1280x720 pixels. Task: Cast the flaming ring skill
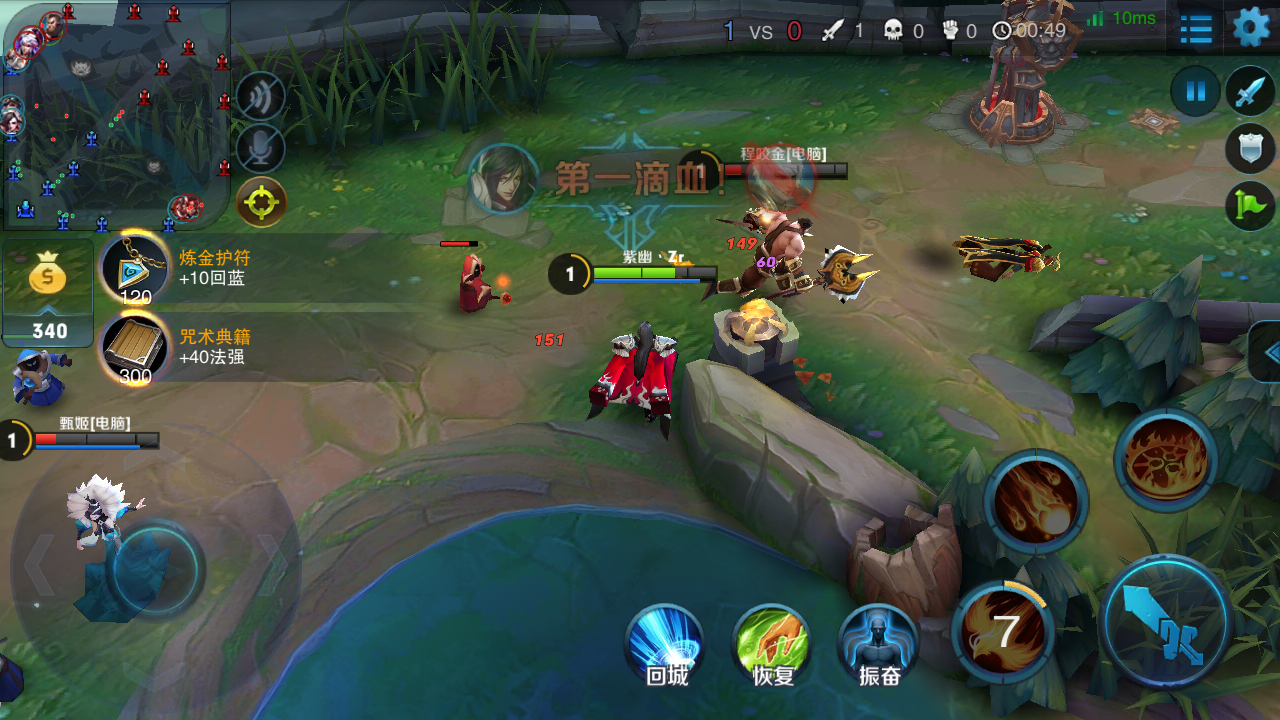[x=1165, y=460]
